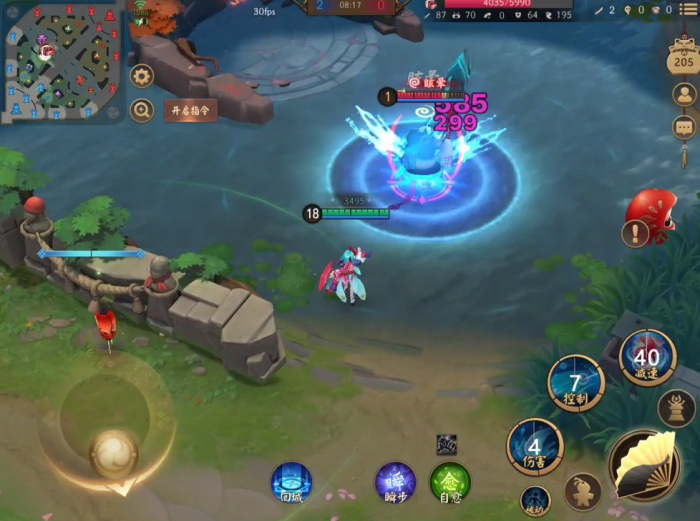700x521 pixels.
Task: Tap the 被动 passive skill icon
Action: tap(535, 500)
